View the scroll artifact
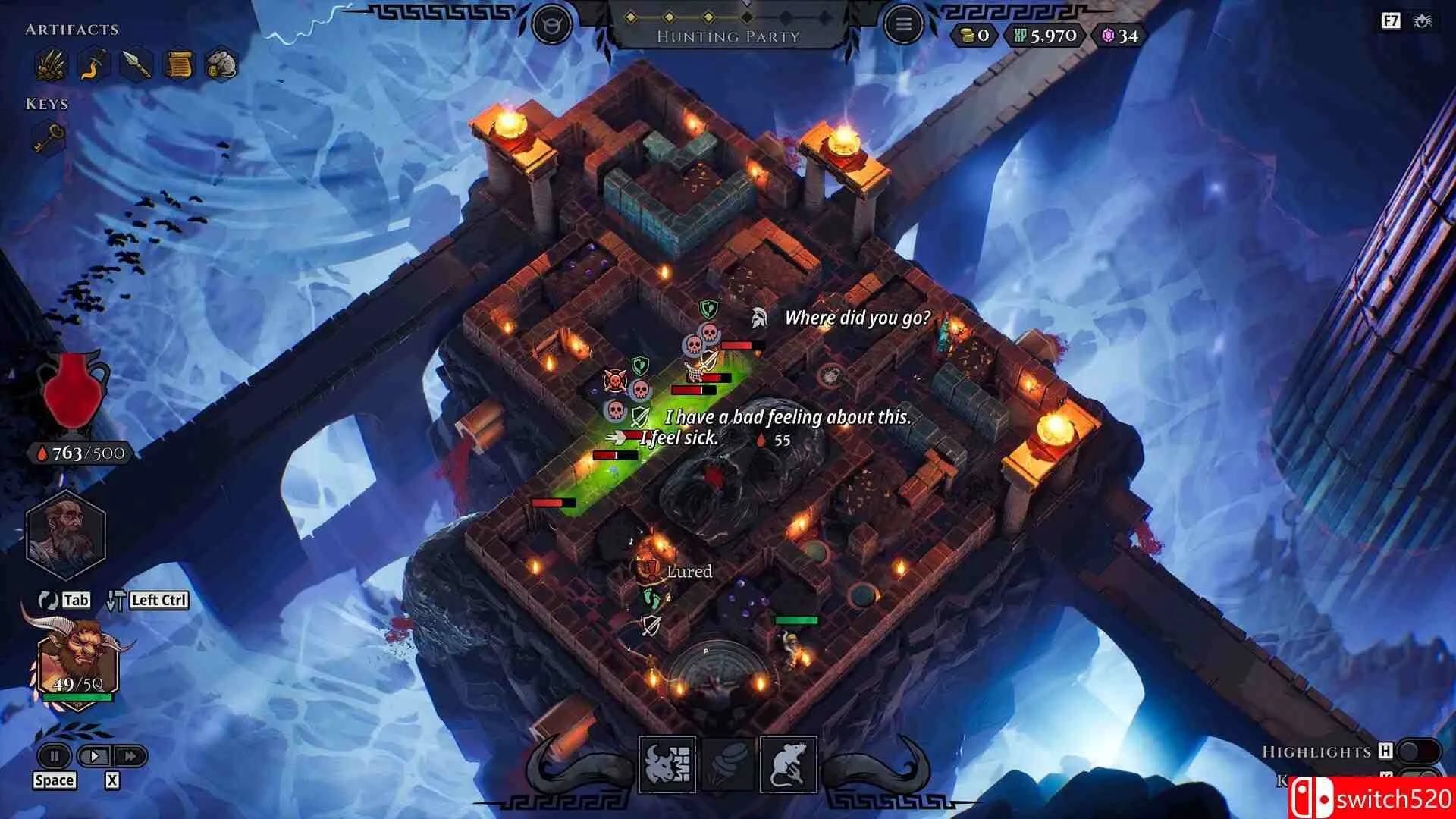1456x819 pixels. [179, 65]
